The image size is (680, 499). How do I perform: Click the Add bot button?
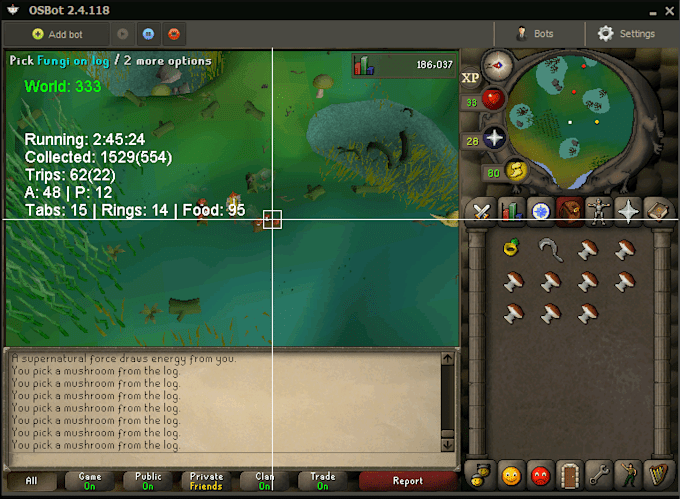coord(58,34)
